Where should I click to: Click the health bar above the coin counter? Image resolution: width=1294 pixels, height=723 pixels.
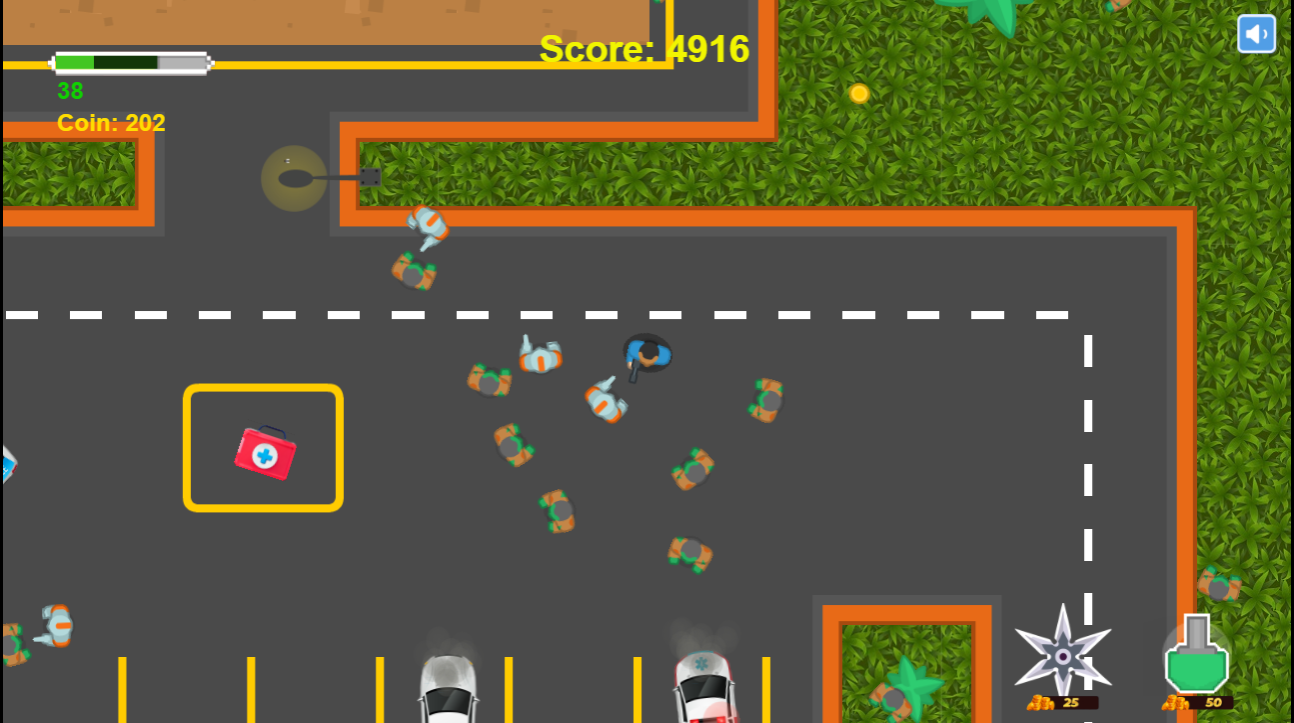tap(130, 62)
